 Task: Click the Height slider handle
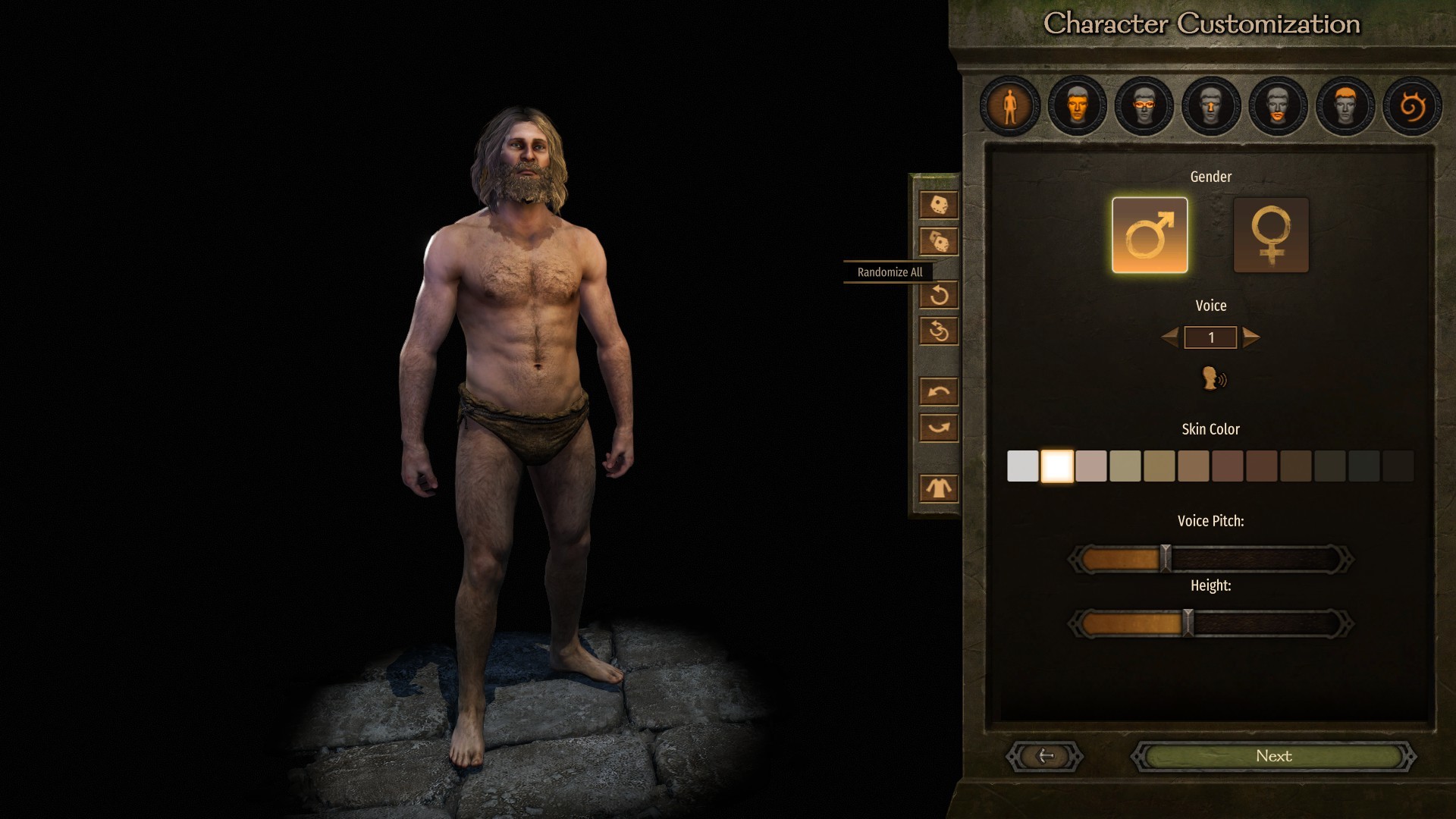1188,623
